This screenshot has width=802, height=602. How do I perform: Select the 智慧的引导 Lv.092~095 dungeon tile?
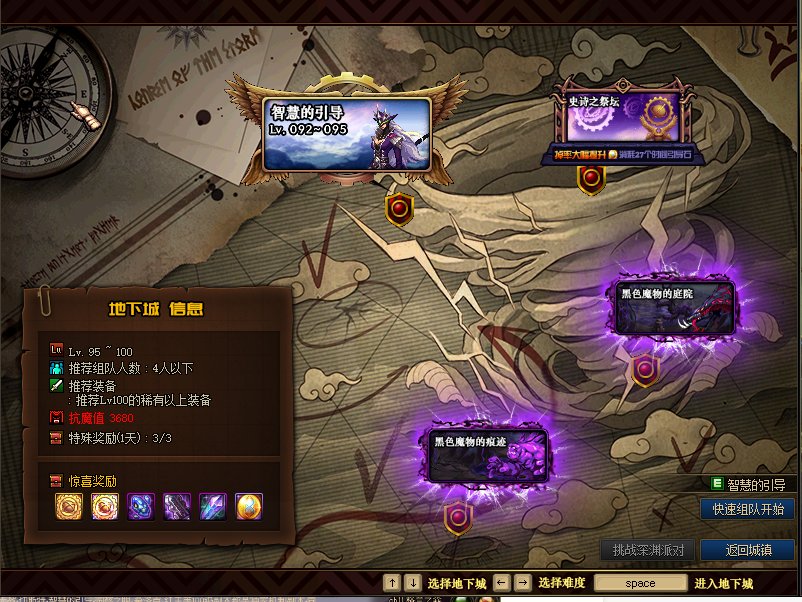point(346,134)
